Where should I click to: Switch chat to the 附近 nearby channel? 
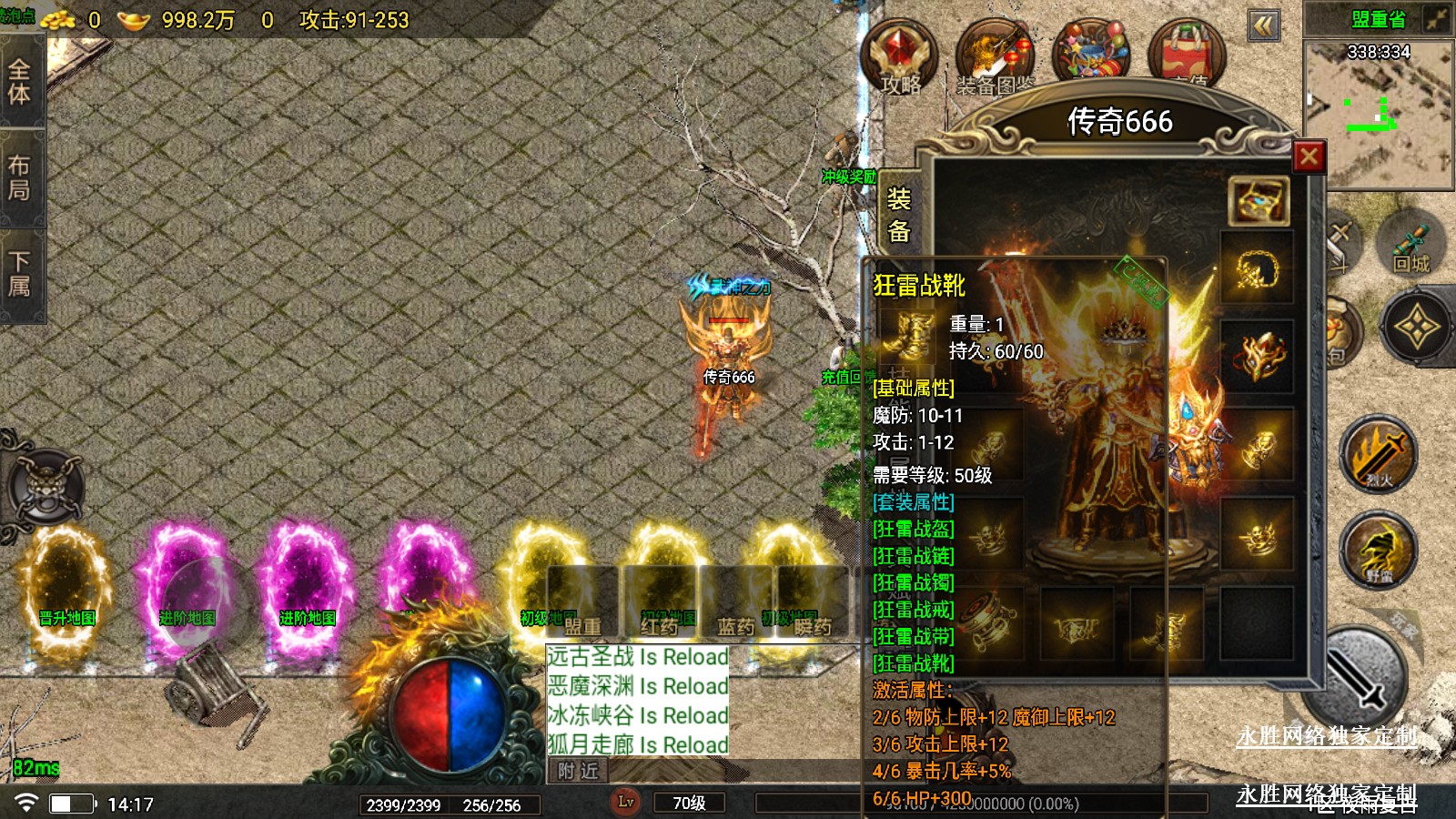coord(578,772)
